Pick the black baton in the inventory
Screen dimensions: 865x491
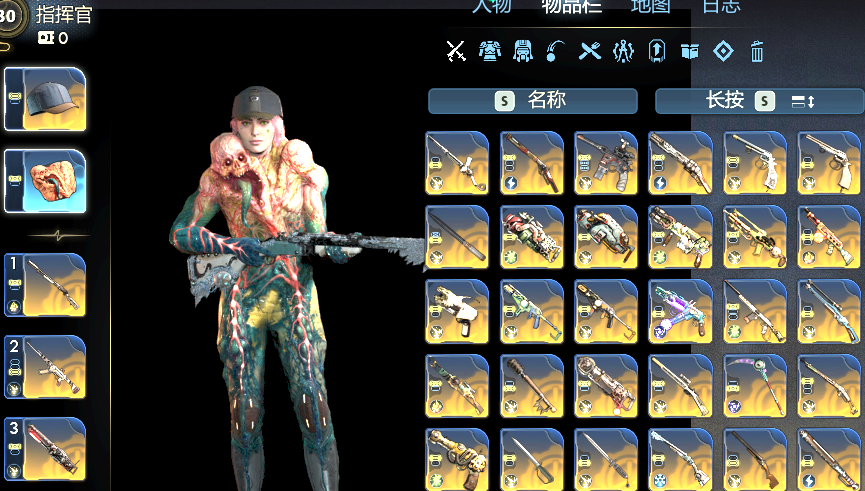pyautogui.click(x=457, y=237)
